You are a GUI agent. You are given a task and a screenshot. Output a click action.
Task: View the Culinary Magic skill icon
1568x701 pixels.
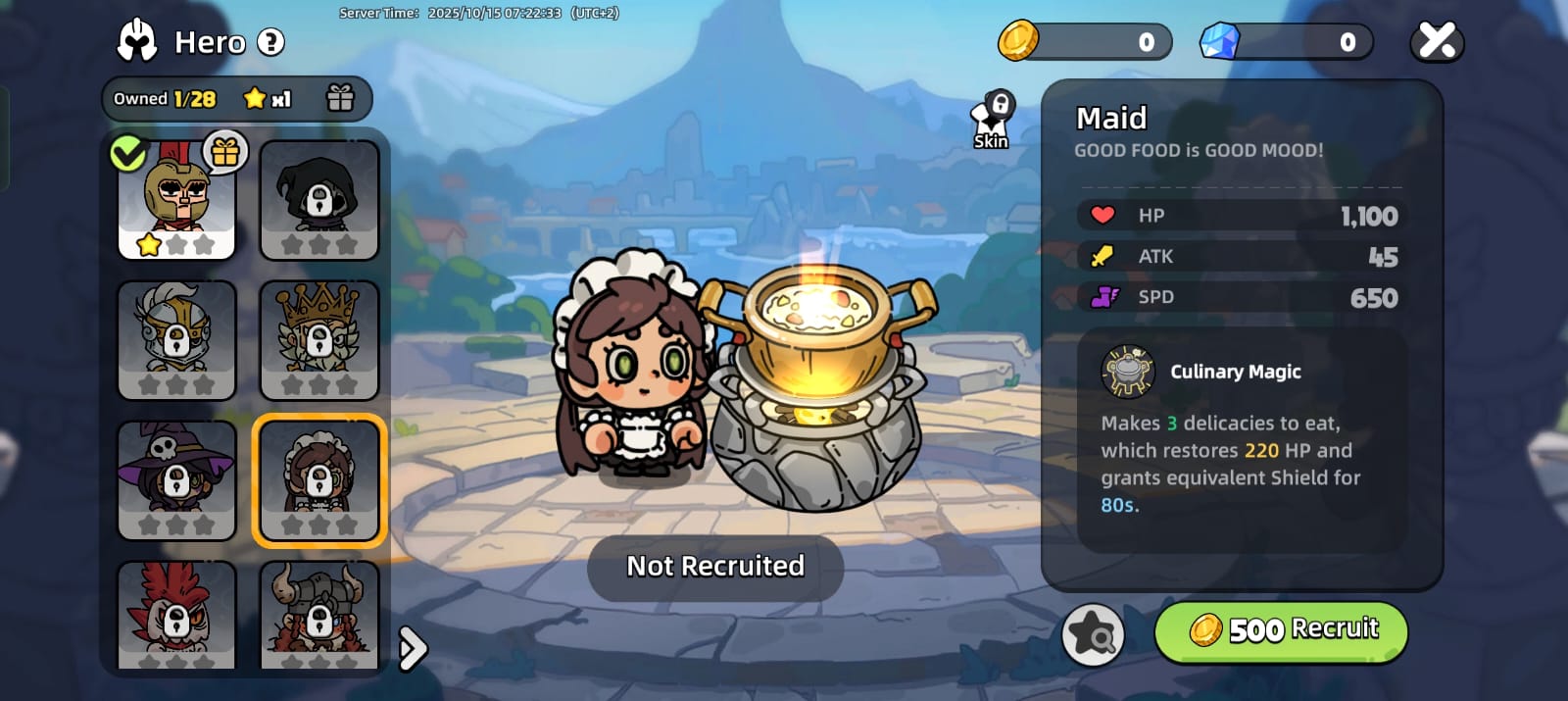tap(1128, 372)
